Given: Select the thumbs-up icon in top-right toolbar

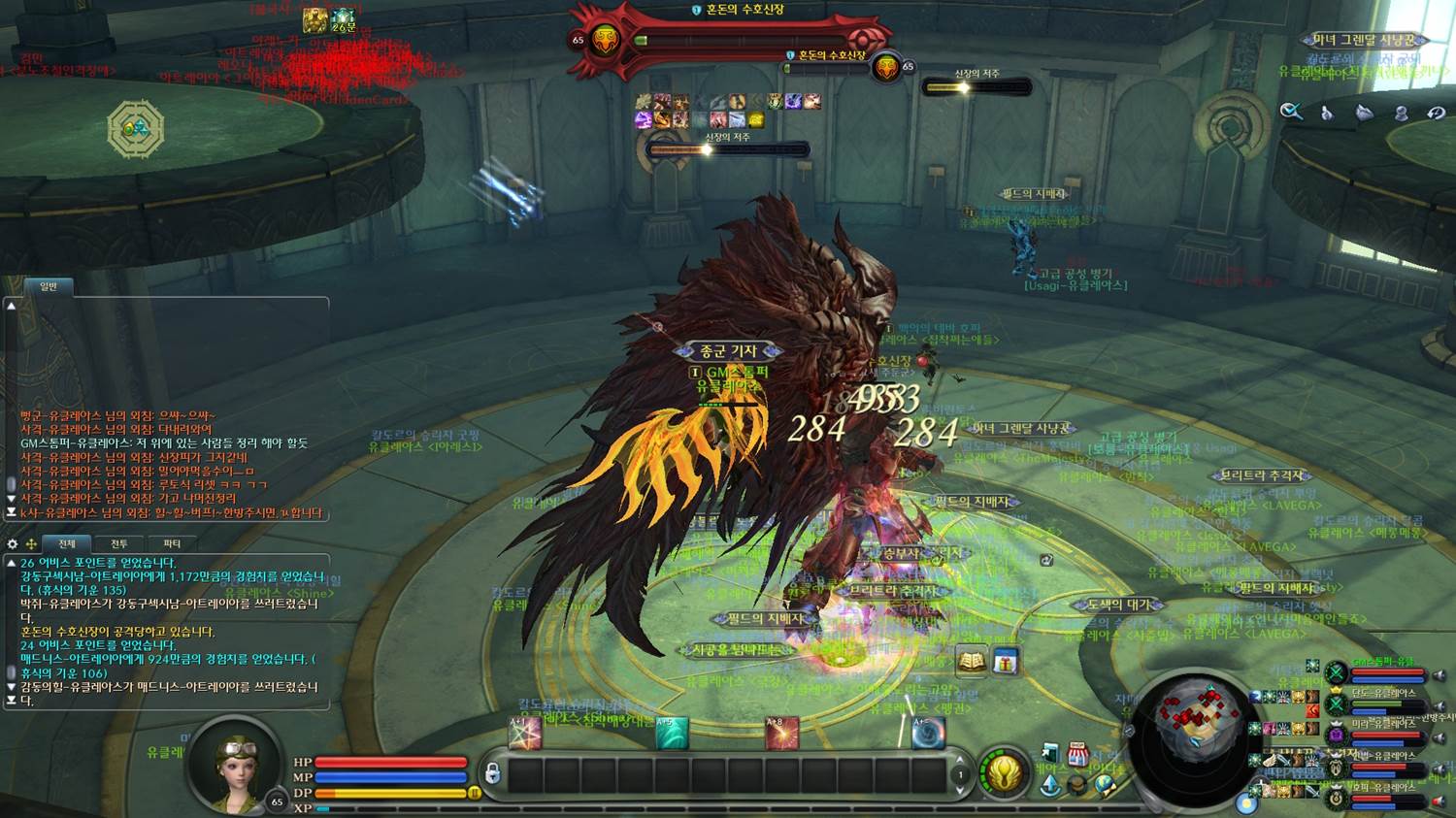Looking at the screenshot, I should click(1327, 113).
